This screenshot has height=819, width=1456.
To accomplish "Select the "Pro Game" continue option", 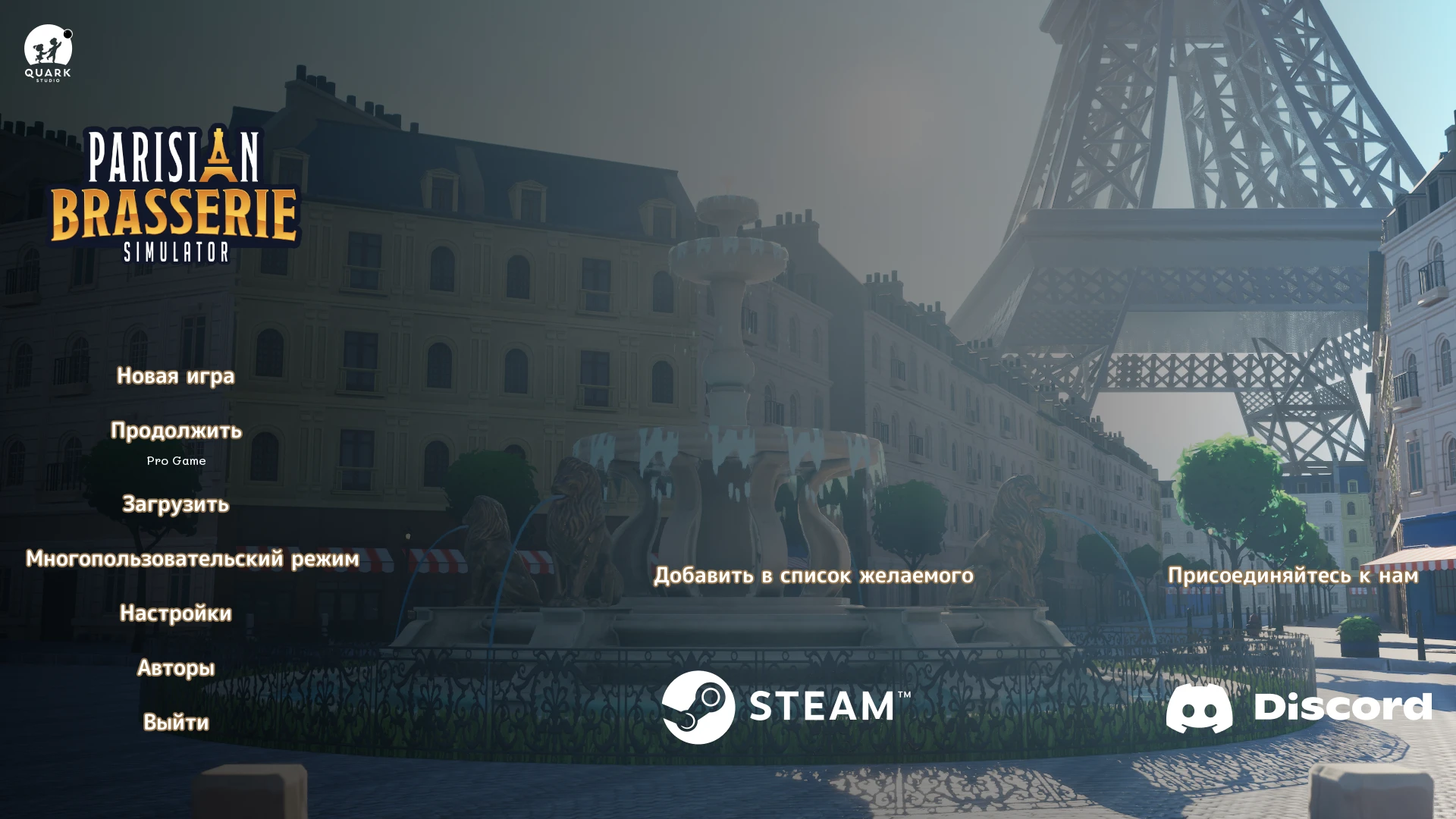I will (x=176, y=460).
